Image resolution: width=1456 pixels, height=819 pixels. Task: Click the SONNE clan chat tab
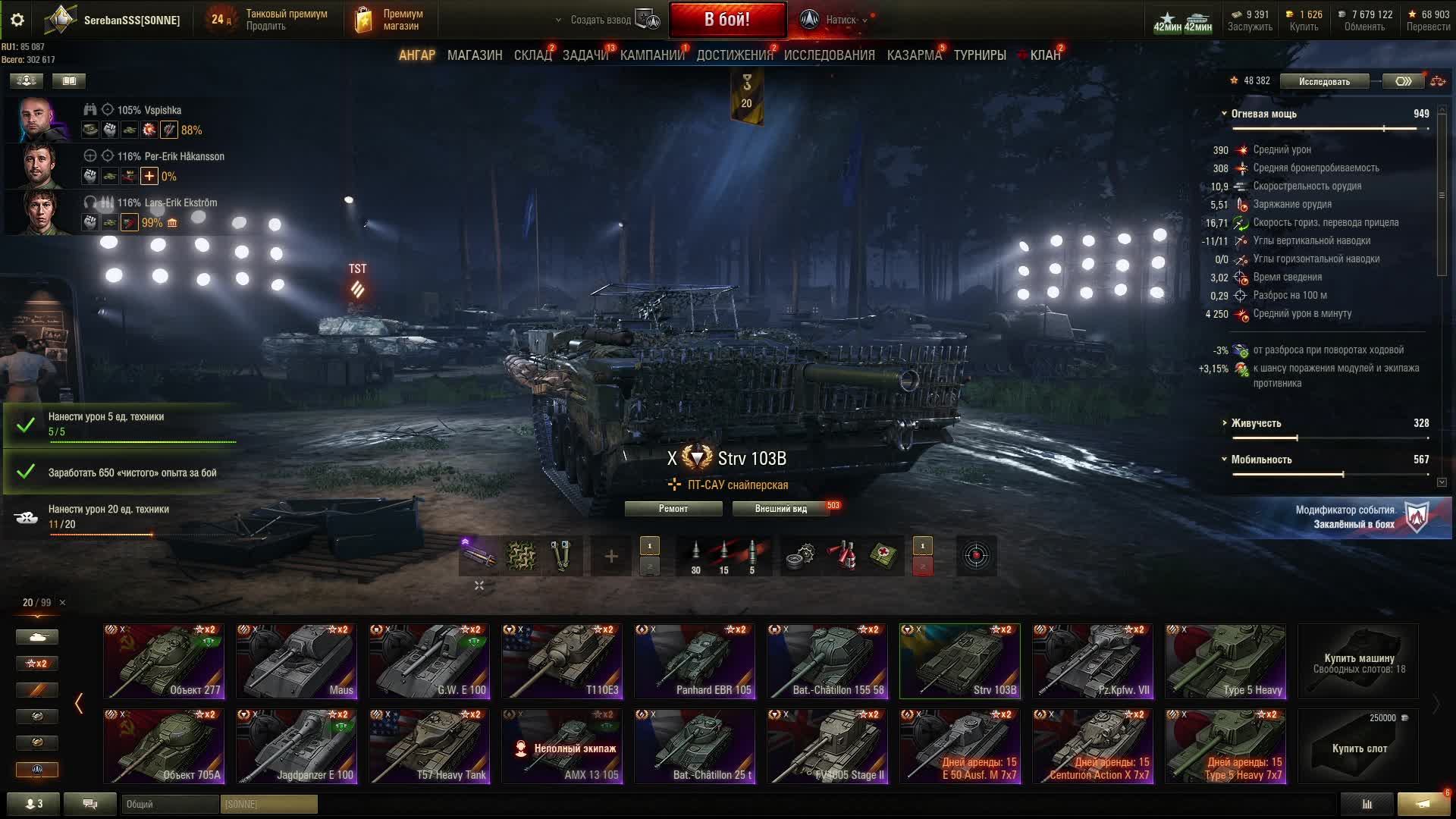(268, 804)
